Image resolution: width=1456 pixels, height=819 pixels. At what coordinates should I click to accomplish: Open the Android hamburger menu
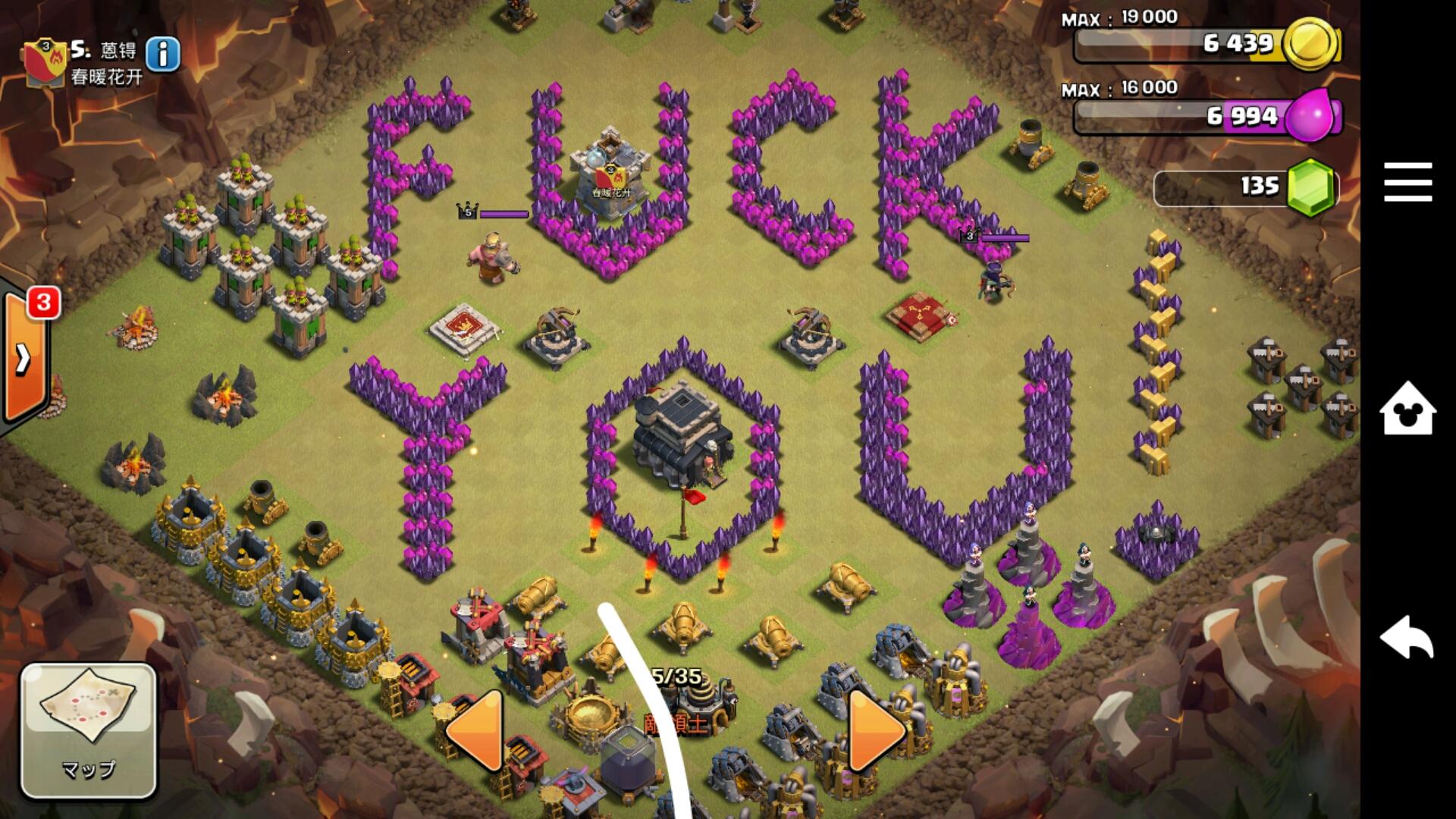tap(1407, 182)
